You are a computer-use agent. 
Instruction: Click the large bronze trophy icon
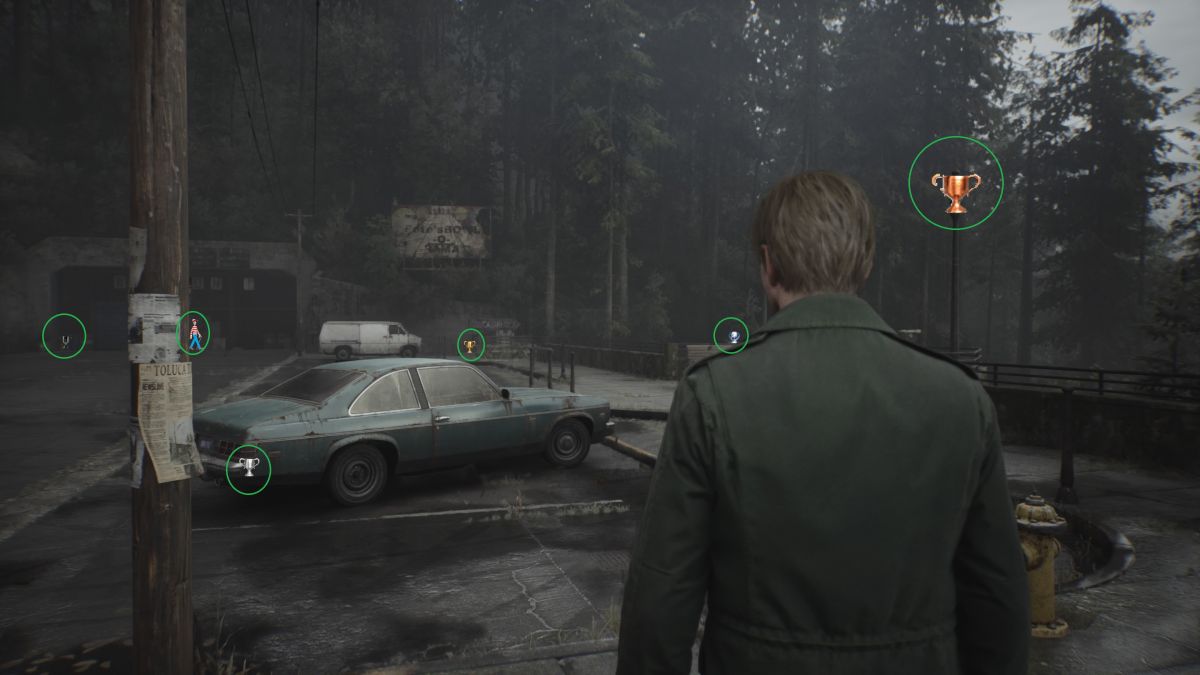tap(955, 190)
